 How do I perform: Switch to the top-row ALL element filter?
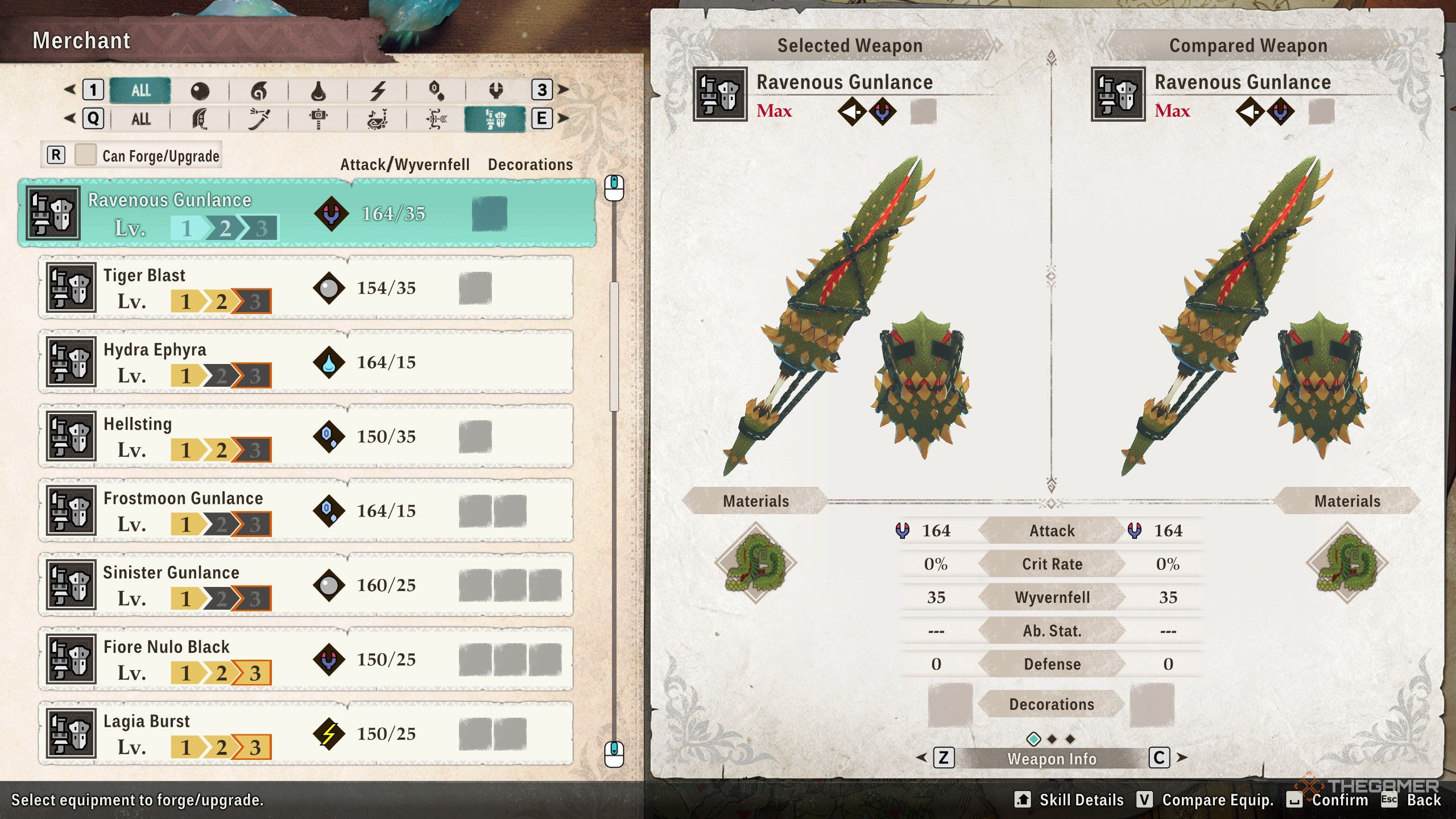[x=140, y=90]
